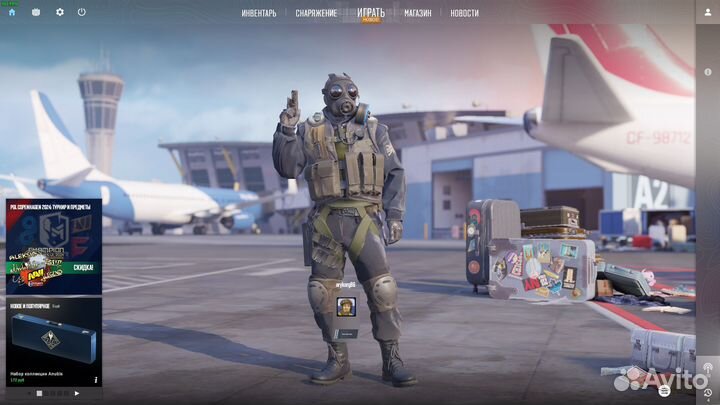720x405 pixels.
Task: Switch to the Снаряжение (Loadout) tab
Action: coord(316,13)
